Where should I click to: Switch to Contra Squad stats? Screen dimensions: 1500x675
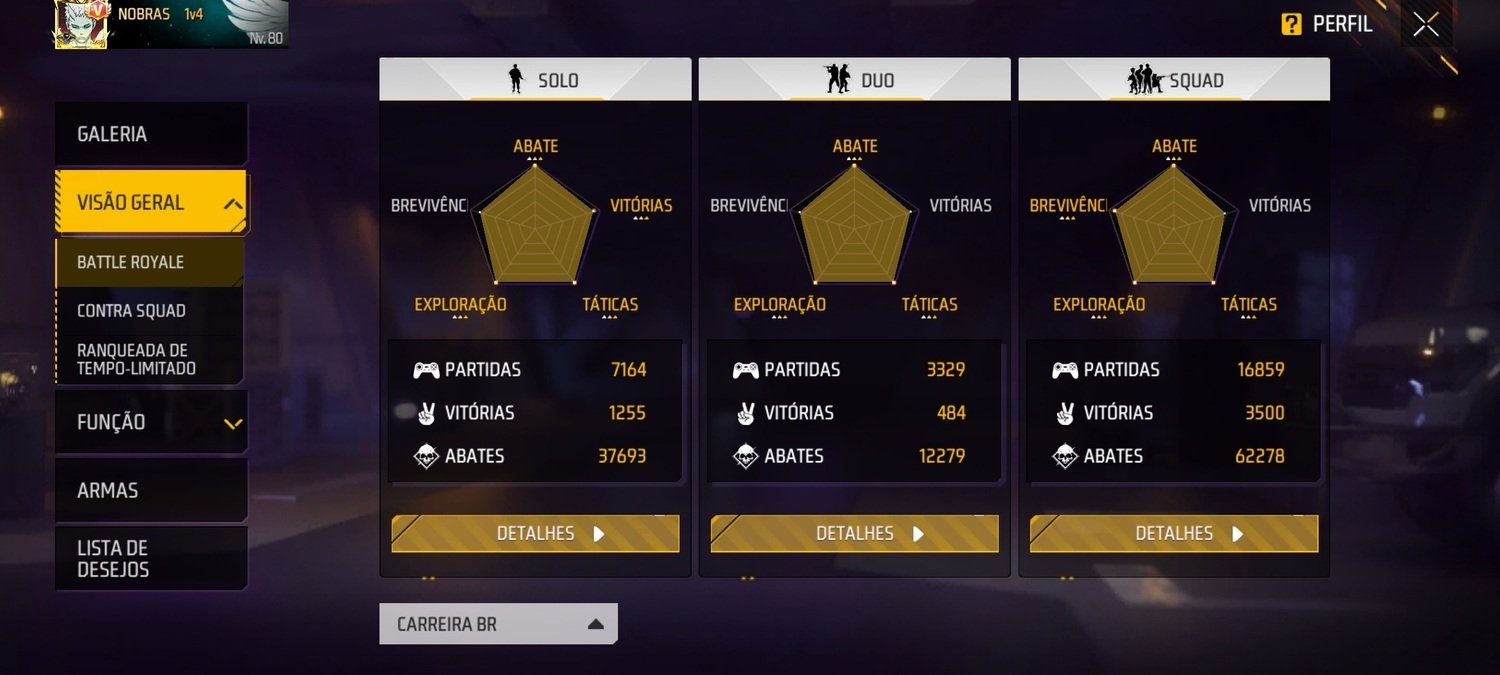pyautogui.click(x=150, y=311)
